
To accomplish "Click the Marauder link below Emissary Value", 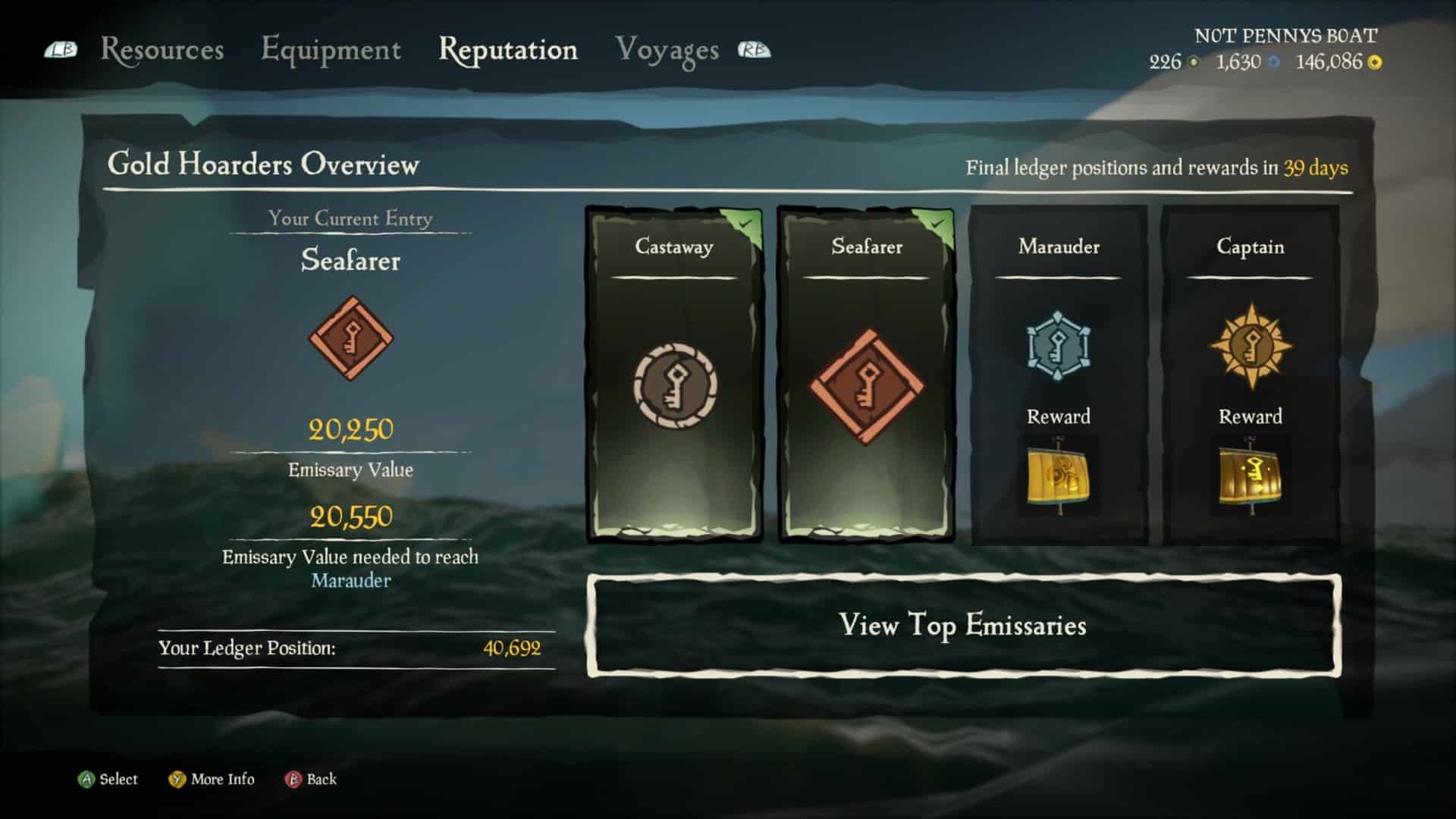I will [350, 581].
